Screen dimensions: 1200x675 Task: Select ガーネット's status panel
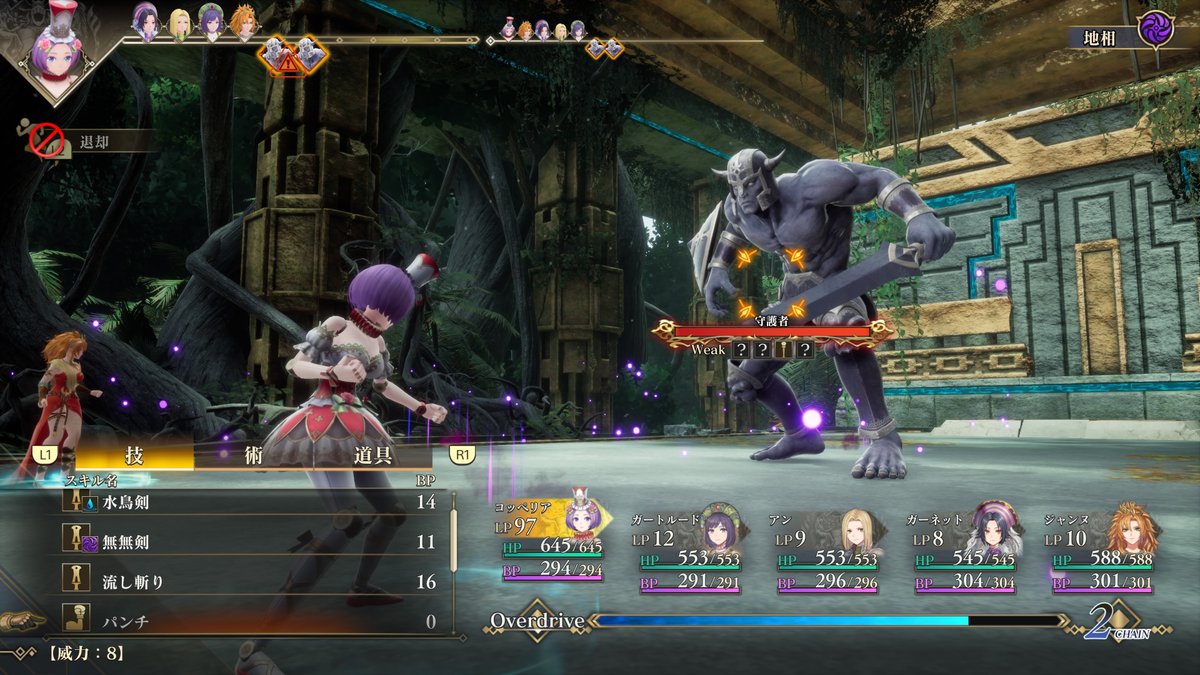point(964,548)
